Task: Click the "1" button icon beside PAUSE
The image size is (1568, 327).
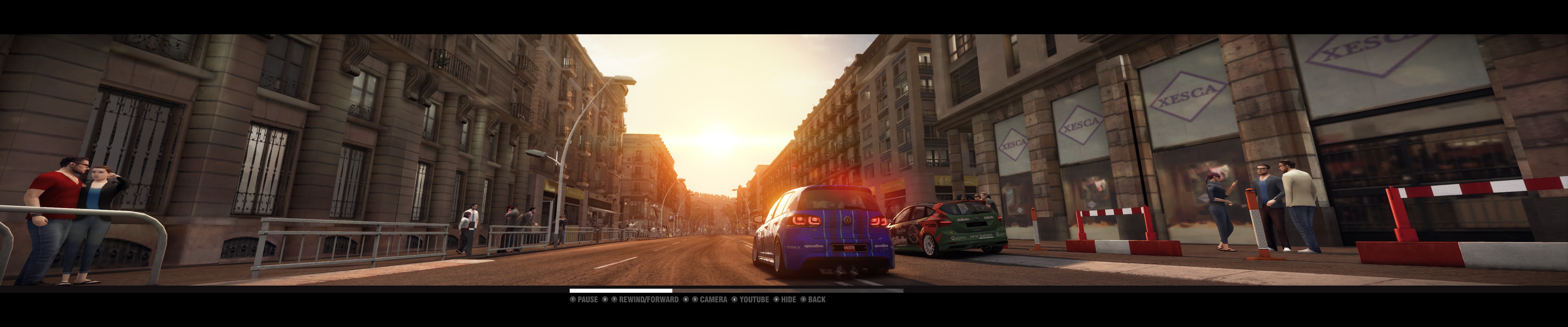Action: coord(573,300)
